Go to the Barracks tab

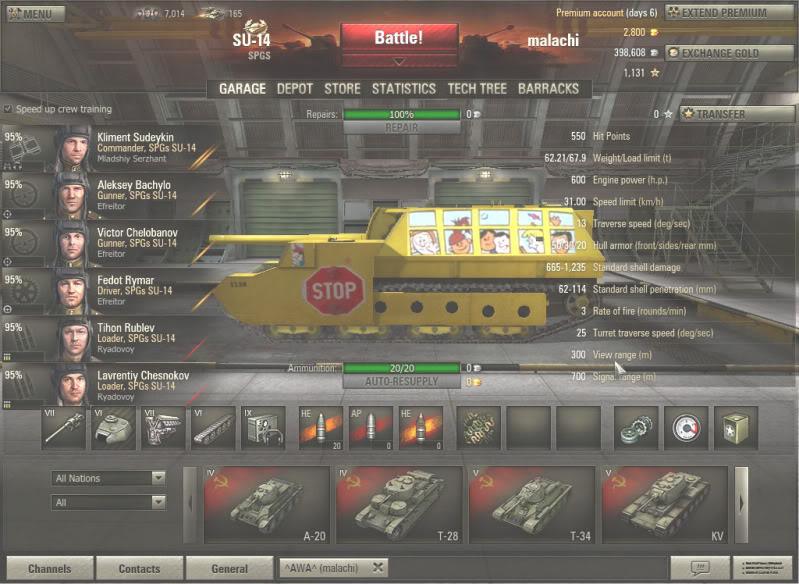[548, 88]
